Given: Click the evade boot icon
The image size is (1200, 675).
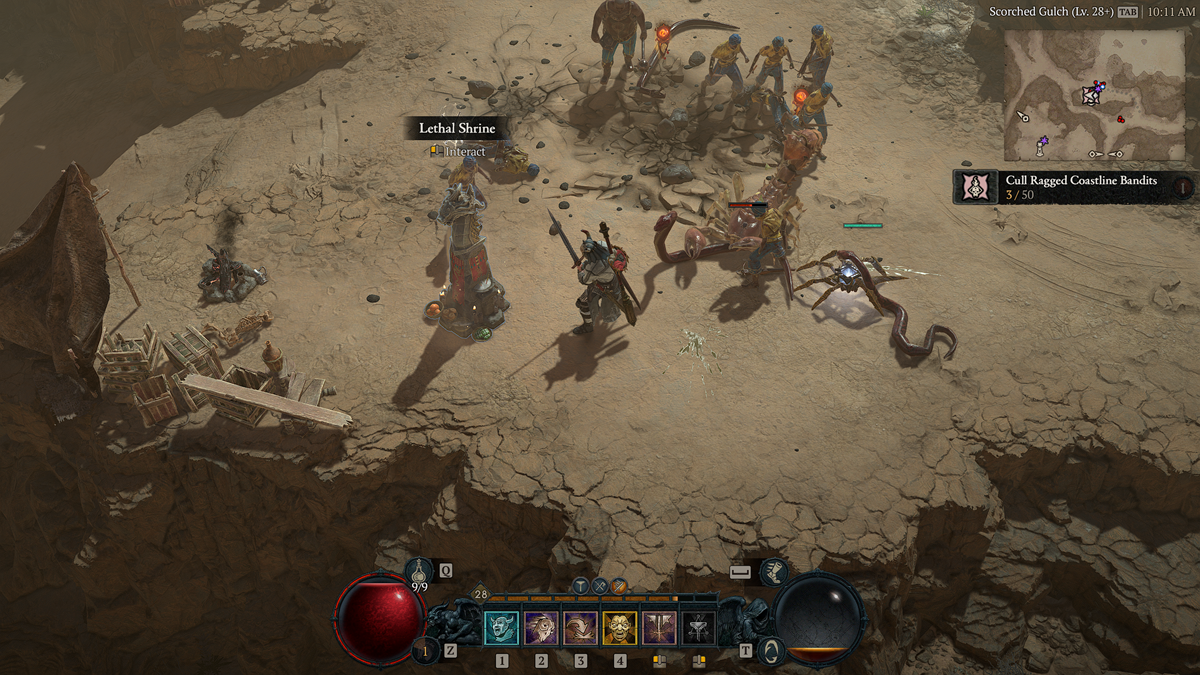Looking at the screenshot, I should click(773, 572).
